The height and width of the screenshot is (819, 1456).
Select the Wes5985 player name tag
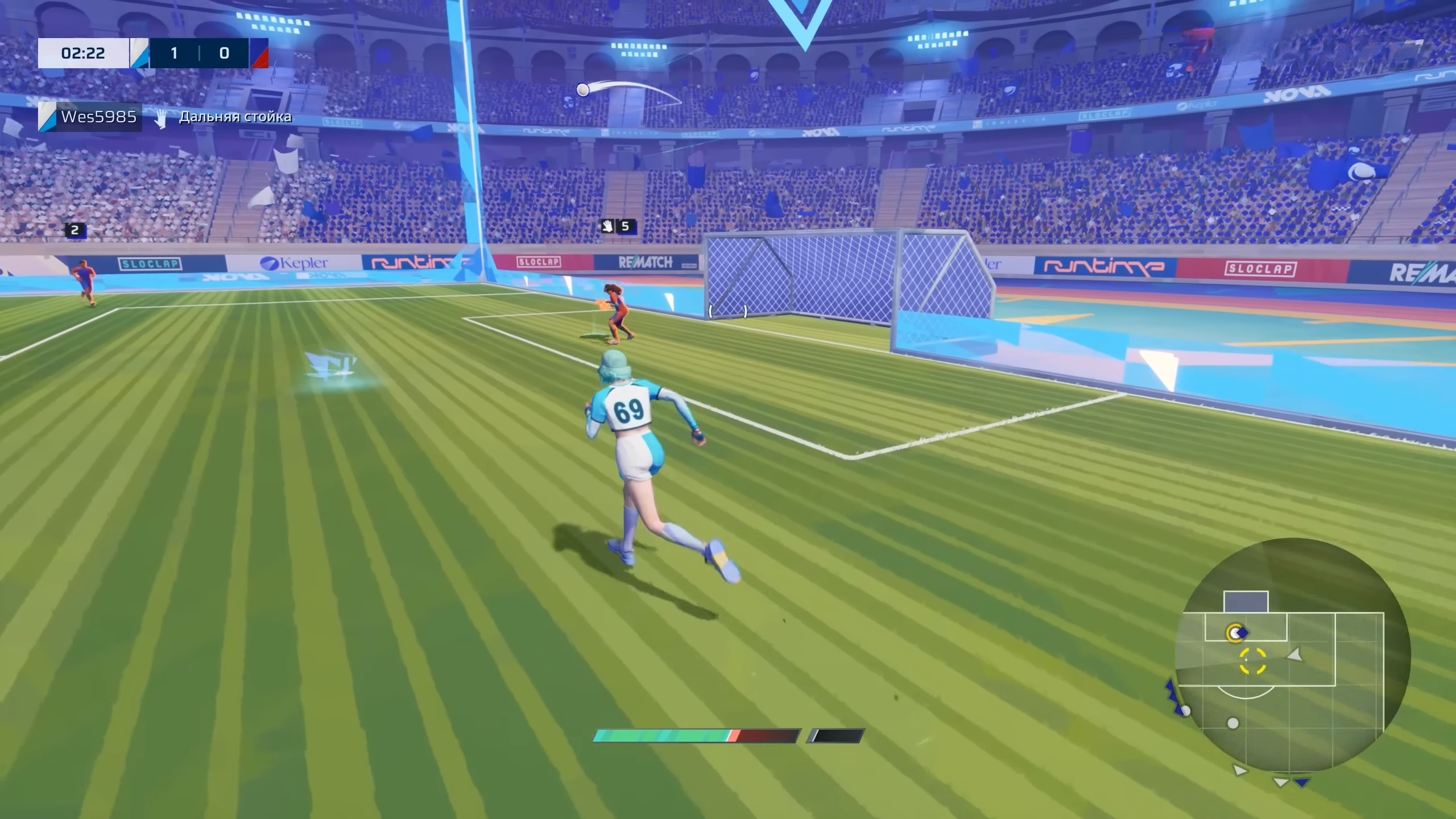pyautogui.click(x=98, y=117)
